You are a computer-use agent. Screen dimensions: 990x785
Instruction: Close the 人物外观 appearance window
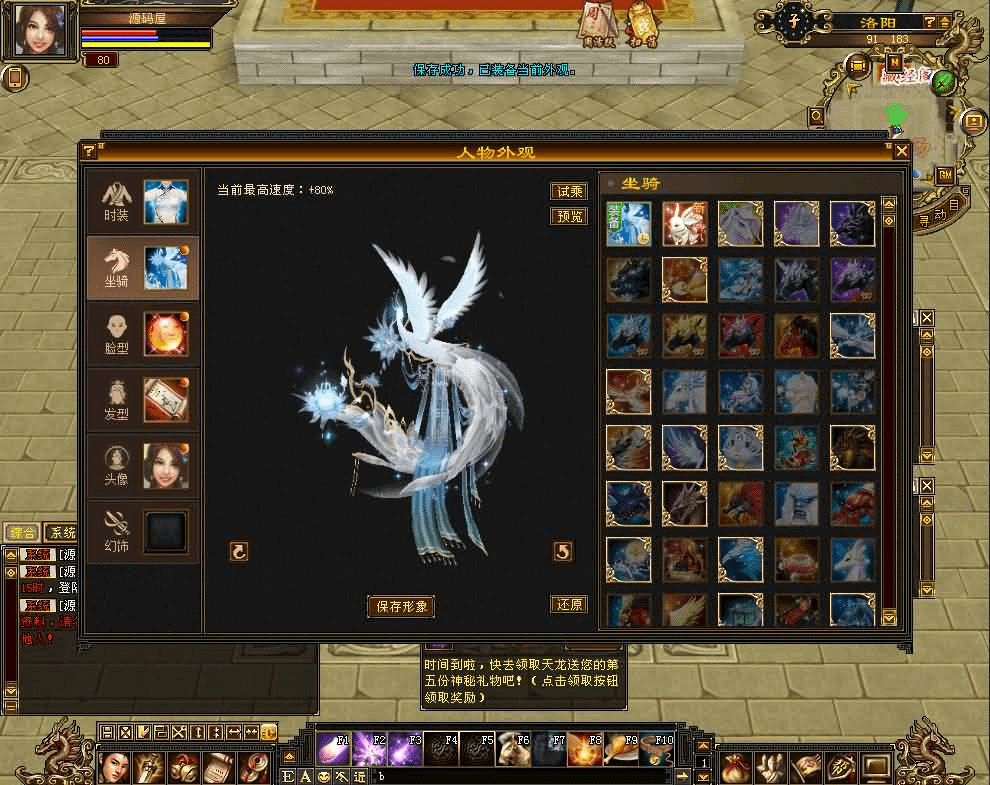tap(901, 151)
